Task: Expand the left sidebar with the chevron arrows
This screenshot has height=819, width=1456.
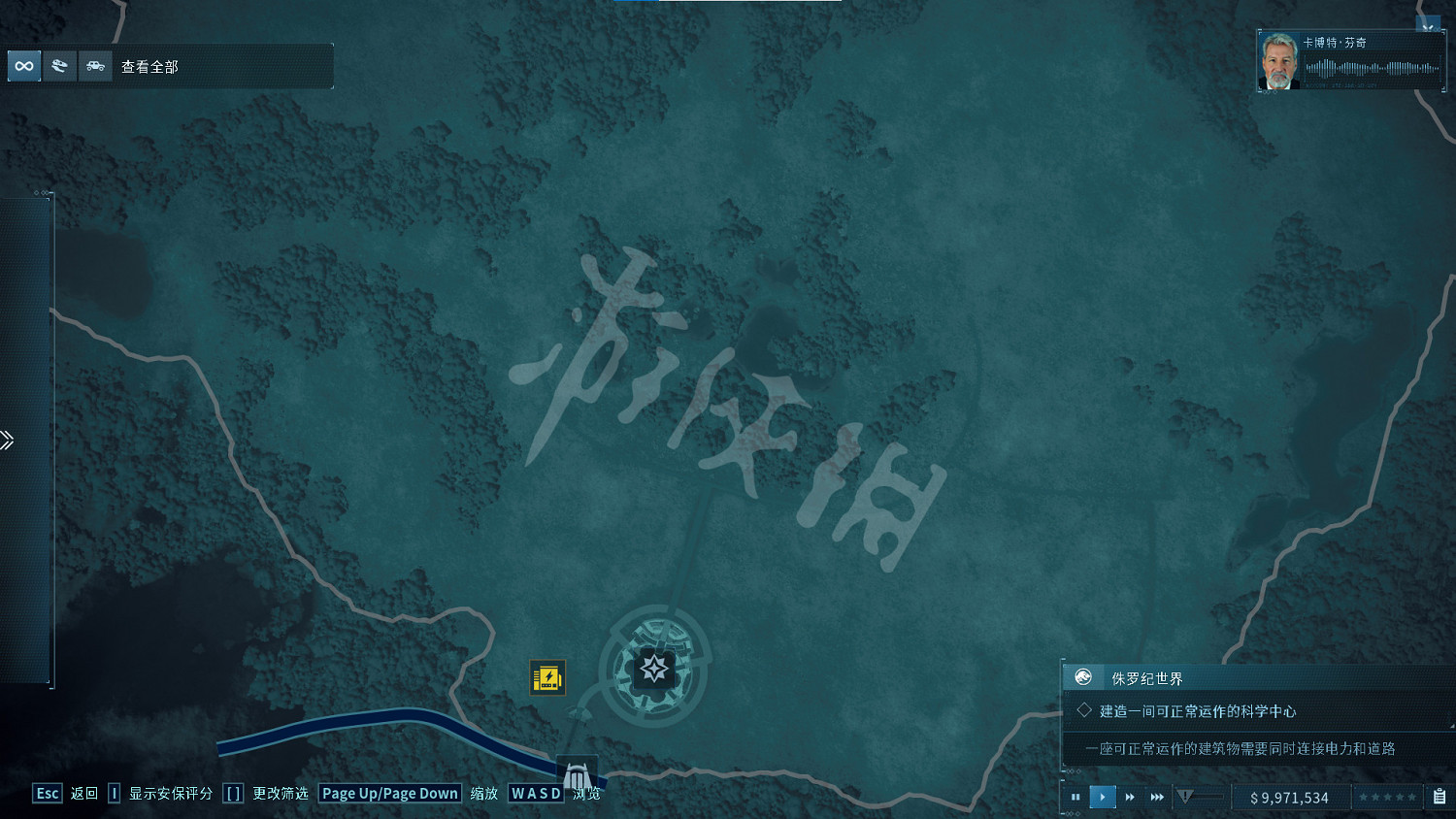Action: pos(8,440)
